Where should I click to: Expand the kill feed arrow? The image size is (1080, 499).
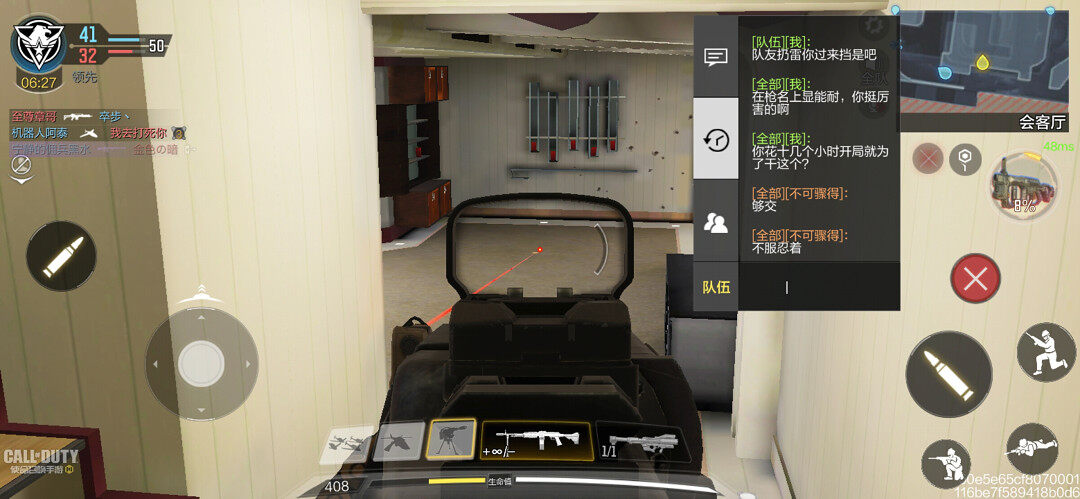[20, 176]
